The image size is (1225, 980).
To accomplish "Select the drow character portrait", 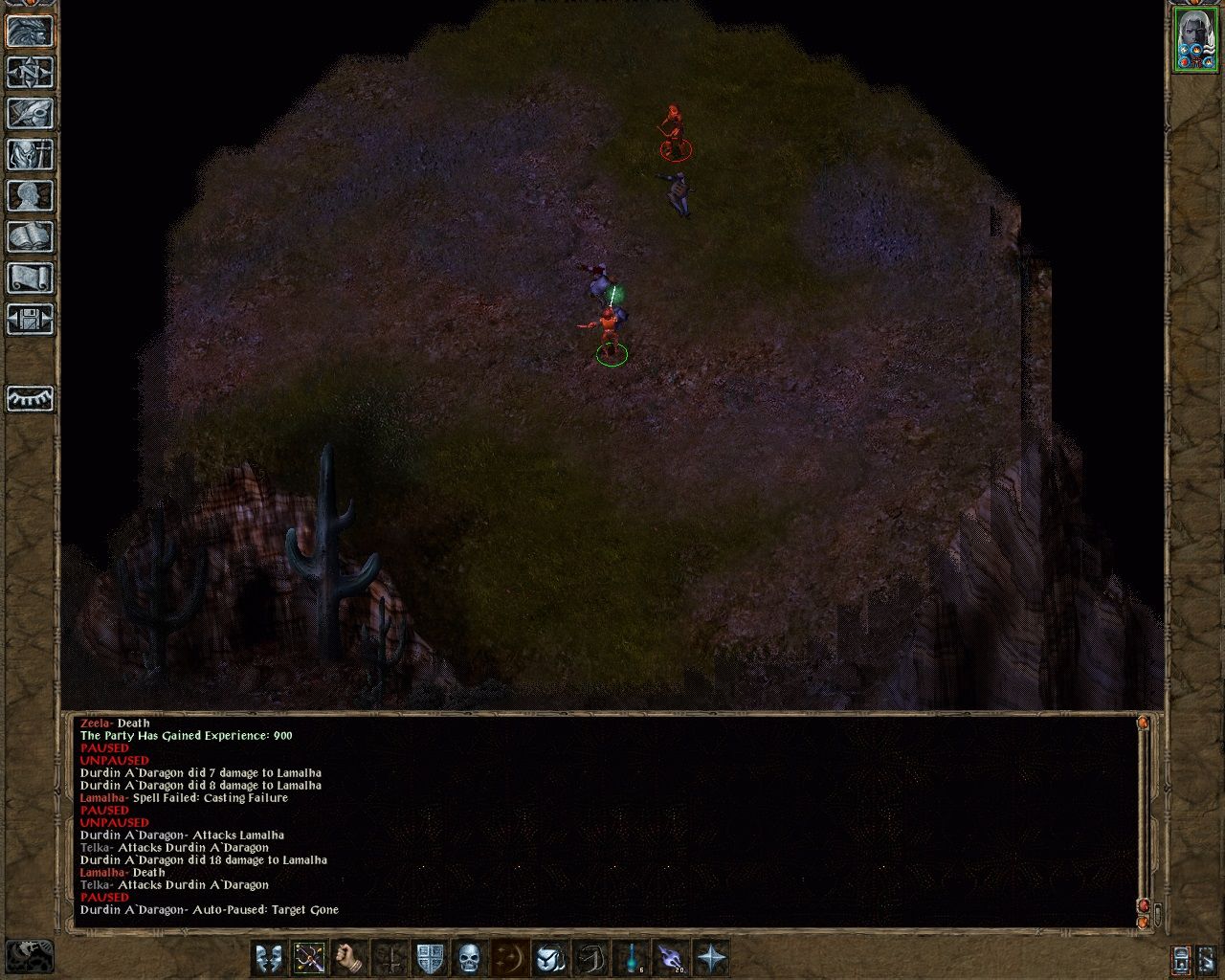I will pos(1194,39).
